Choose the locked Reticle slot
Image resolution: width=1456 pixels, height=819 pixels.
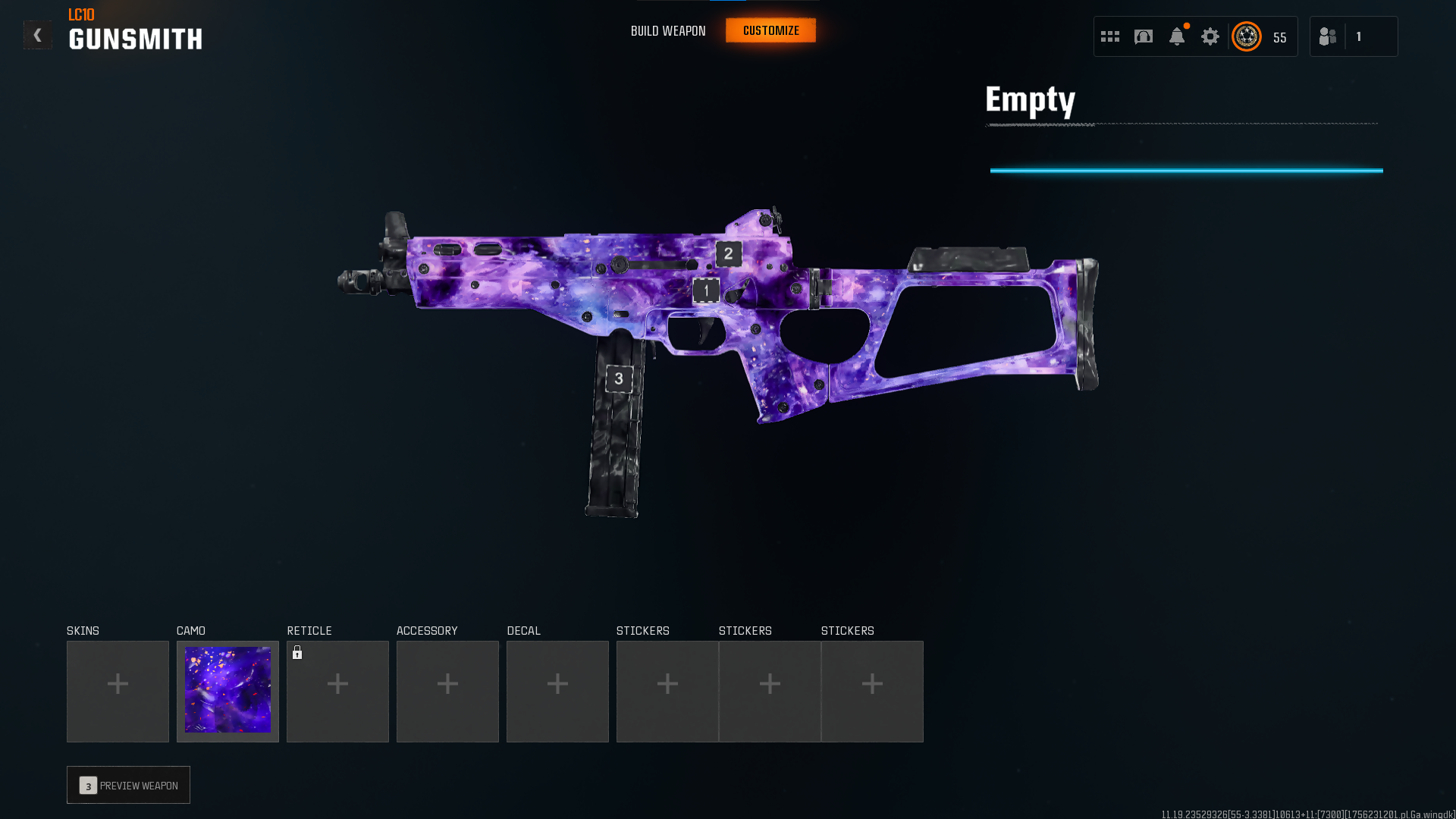pyautogui.click(x=337, y=691)
